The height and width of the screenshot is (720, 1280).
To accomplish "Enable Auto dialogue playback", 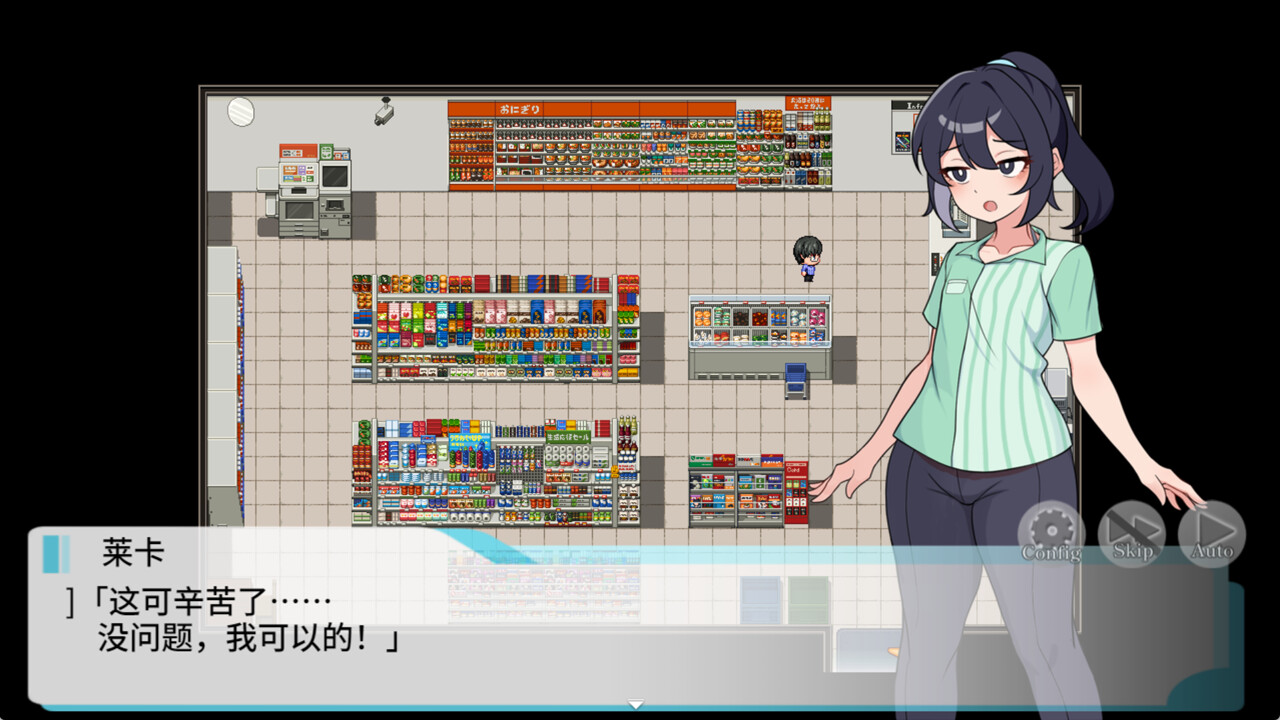I will pyautogui.click(x=1211, y=533).
